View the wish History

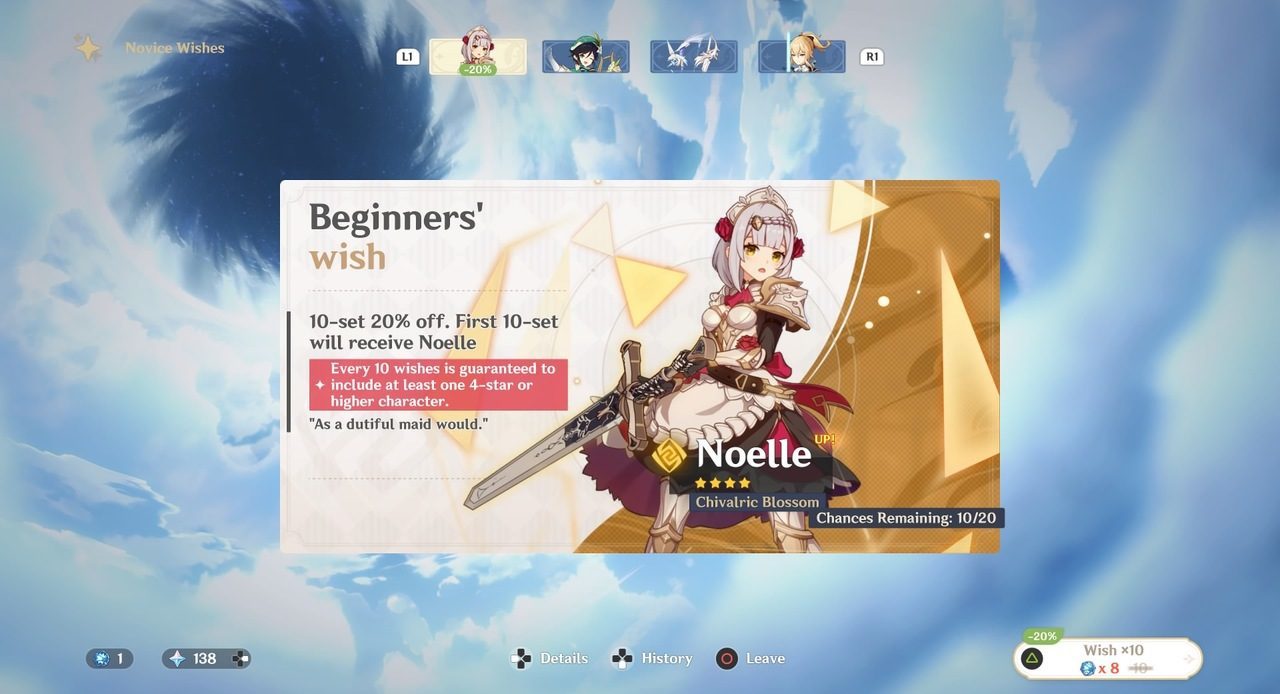click(x=654, y=658)
